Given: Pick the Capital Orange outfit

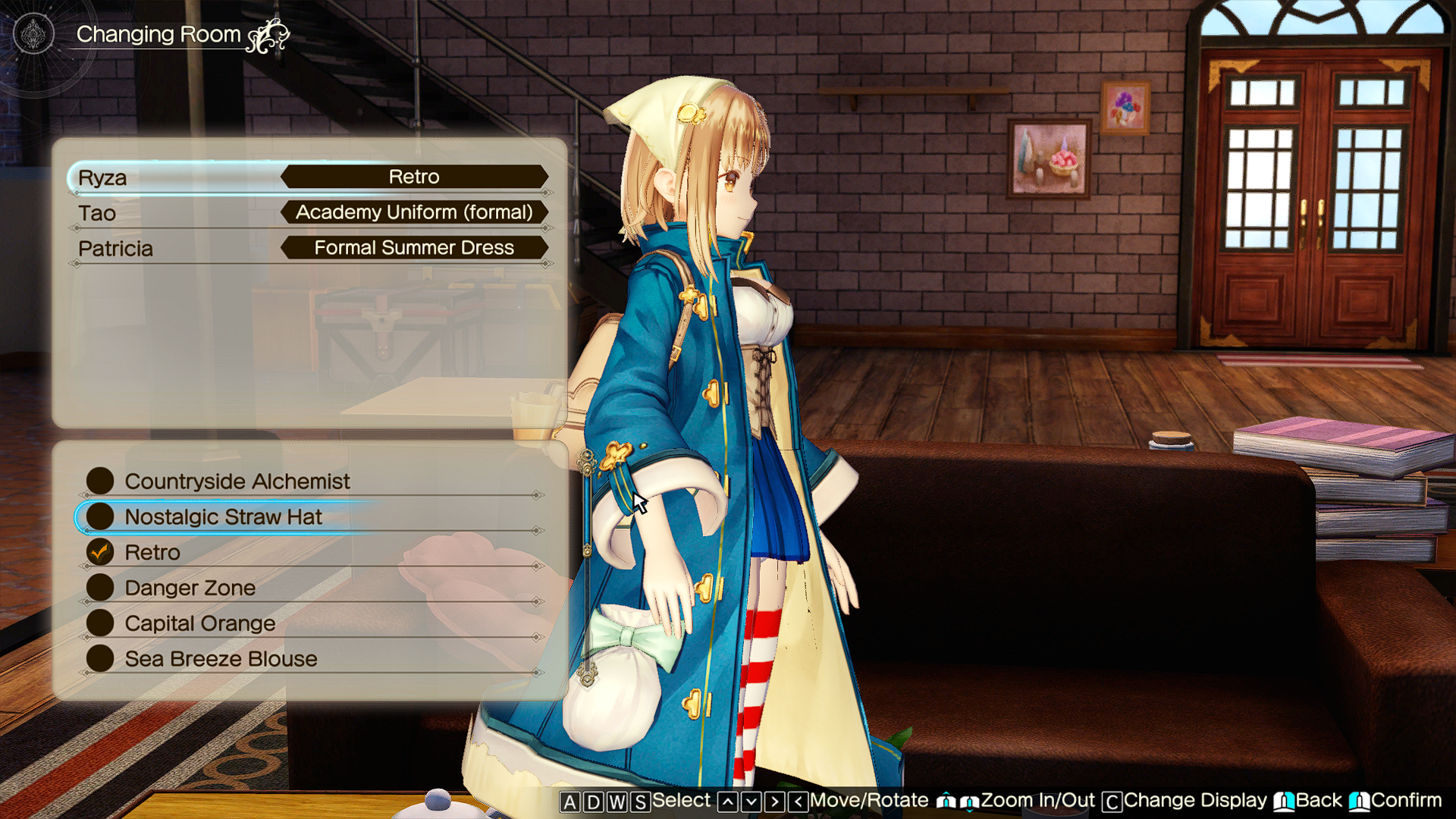Looking at the screenshot, I should coord(199,623).
